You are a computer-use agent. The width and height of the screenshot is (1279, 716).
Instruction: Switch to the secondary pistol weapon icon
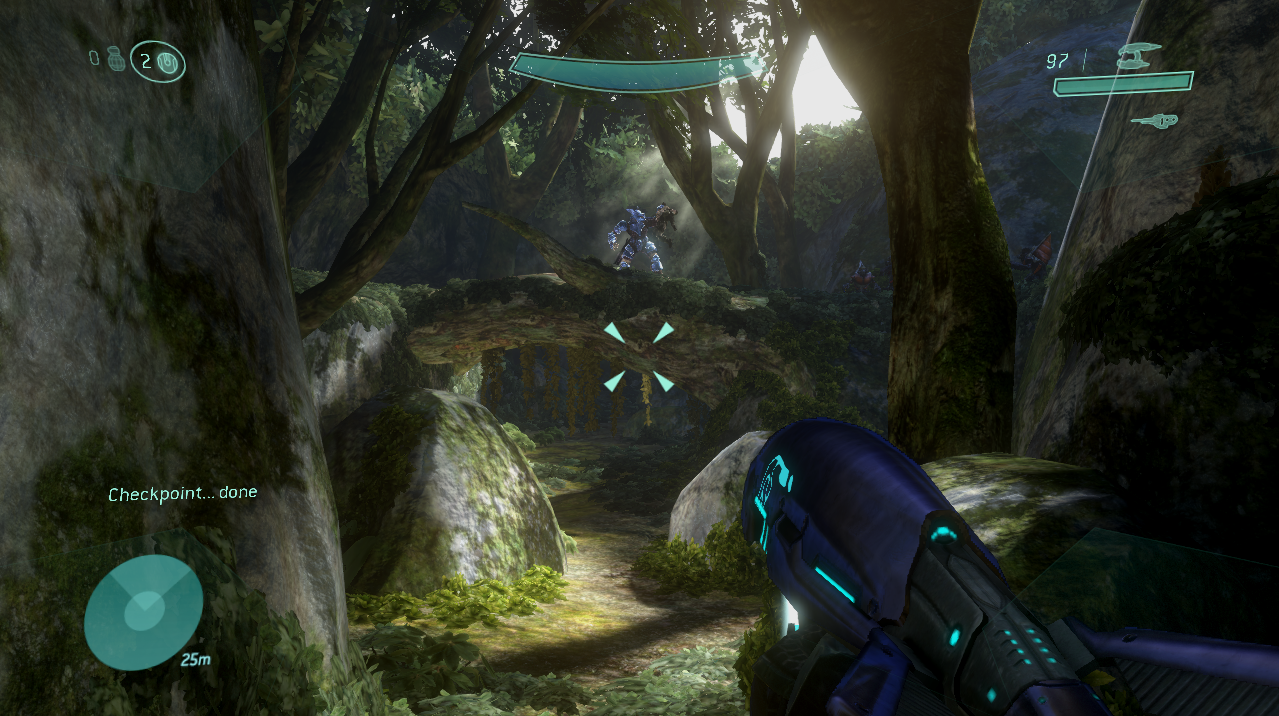click(x=1153, y=121)
